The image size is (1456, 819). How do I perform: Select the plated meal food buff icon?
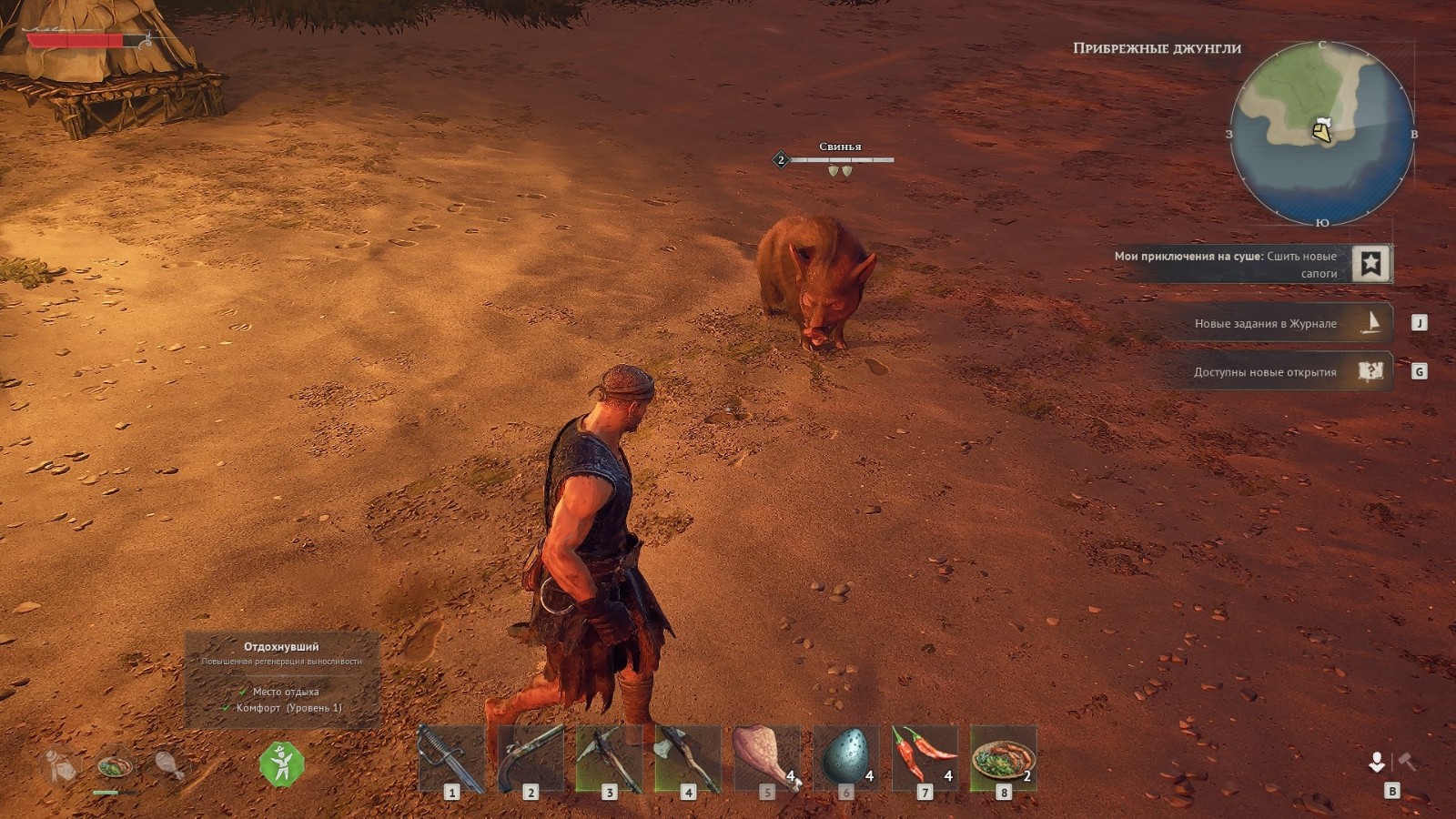[x=115, y=766]
